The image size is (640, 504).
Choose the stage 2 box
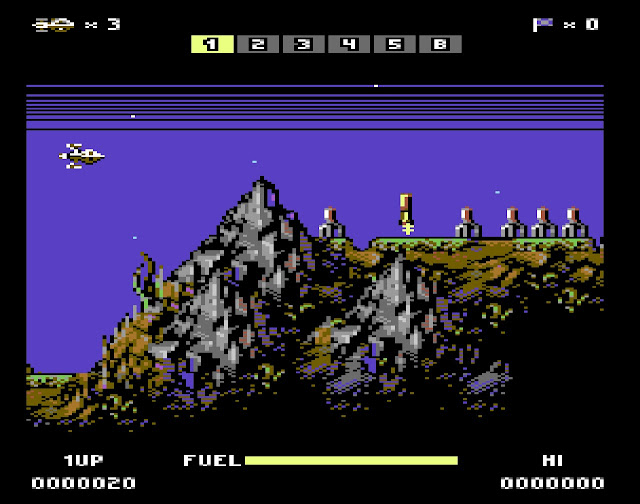point(257,44)
